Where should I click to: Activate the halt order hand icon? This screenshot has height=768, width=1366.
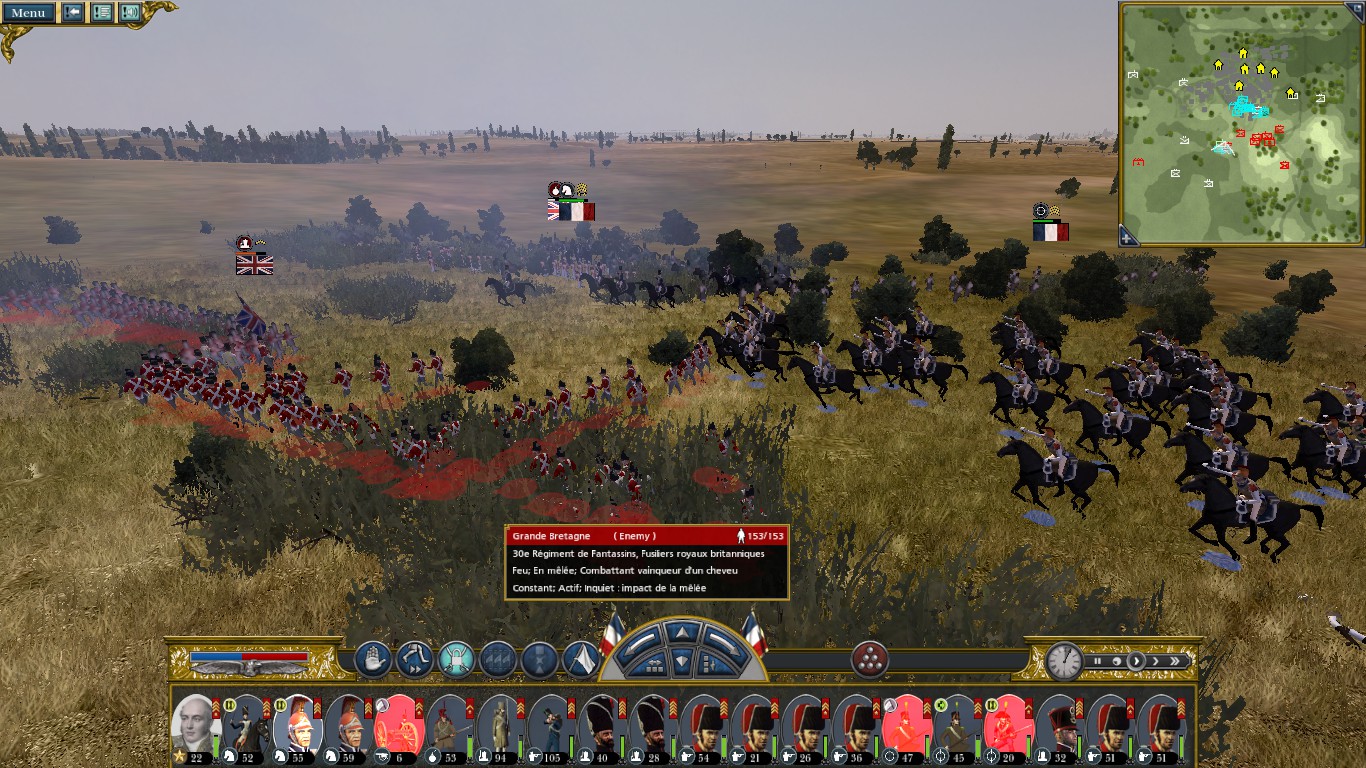[x=373, y=660]
